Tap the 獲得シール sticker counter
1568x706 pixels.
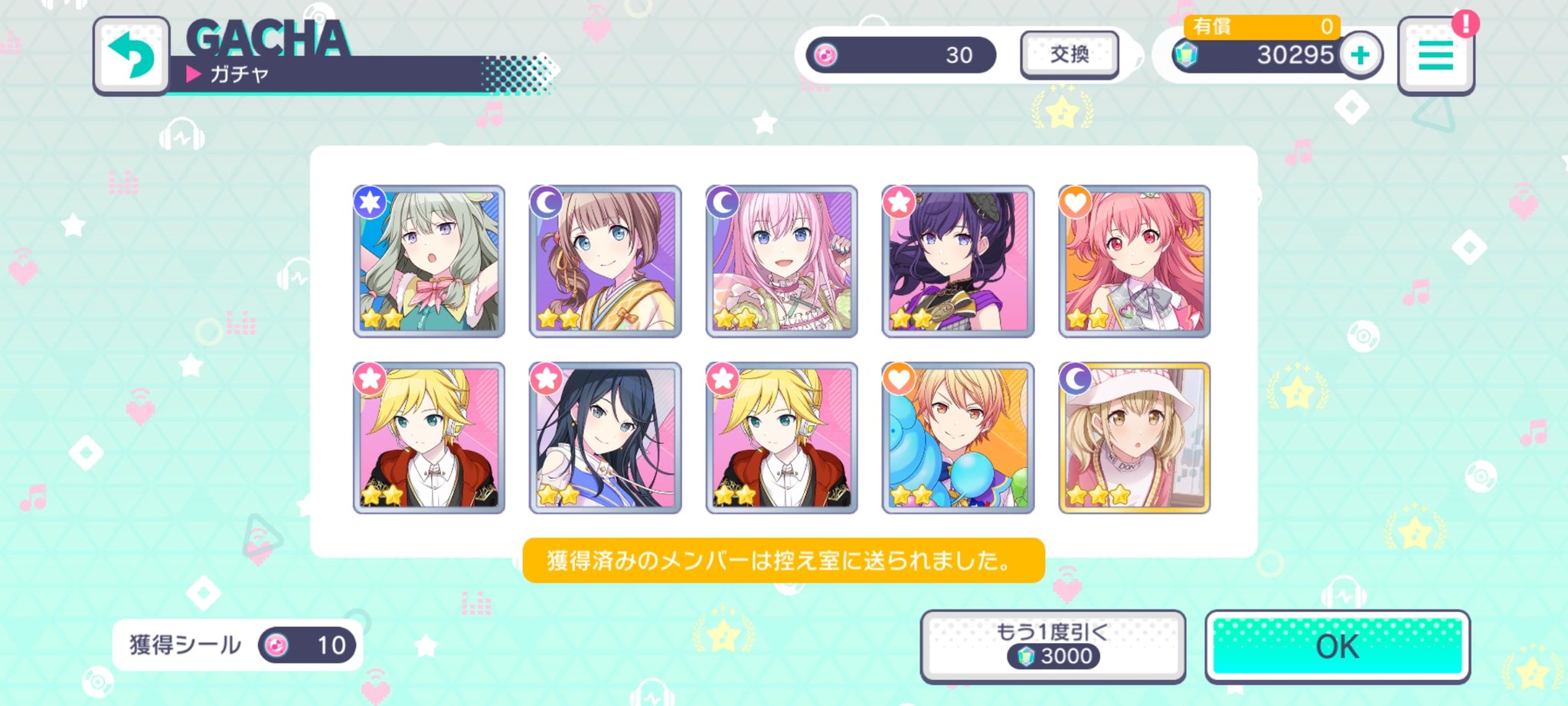pyautogui.click(x=237, y=646)
